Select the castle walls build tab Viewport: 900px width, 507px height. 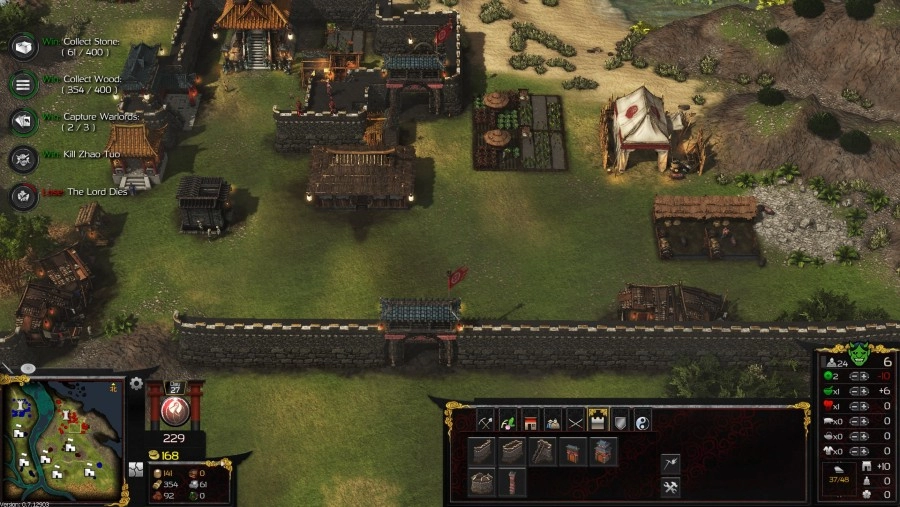[x=598, y=420]
